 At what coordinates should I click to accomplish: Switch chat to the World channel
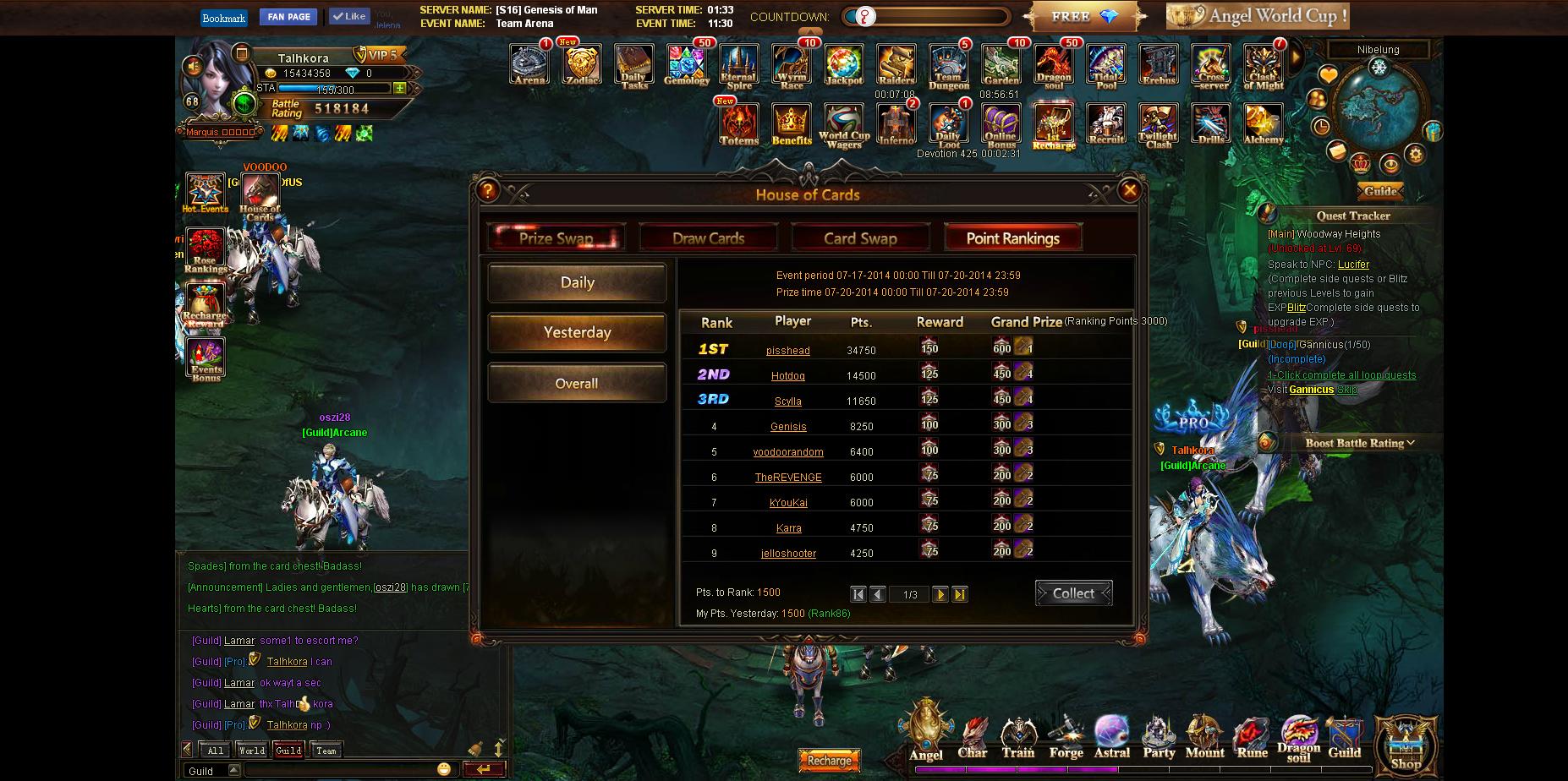(251, 751)
